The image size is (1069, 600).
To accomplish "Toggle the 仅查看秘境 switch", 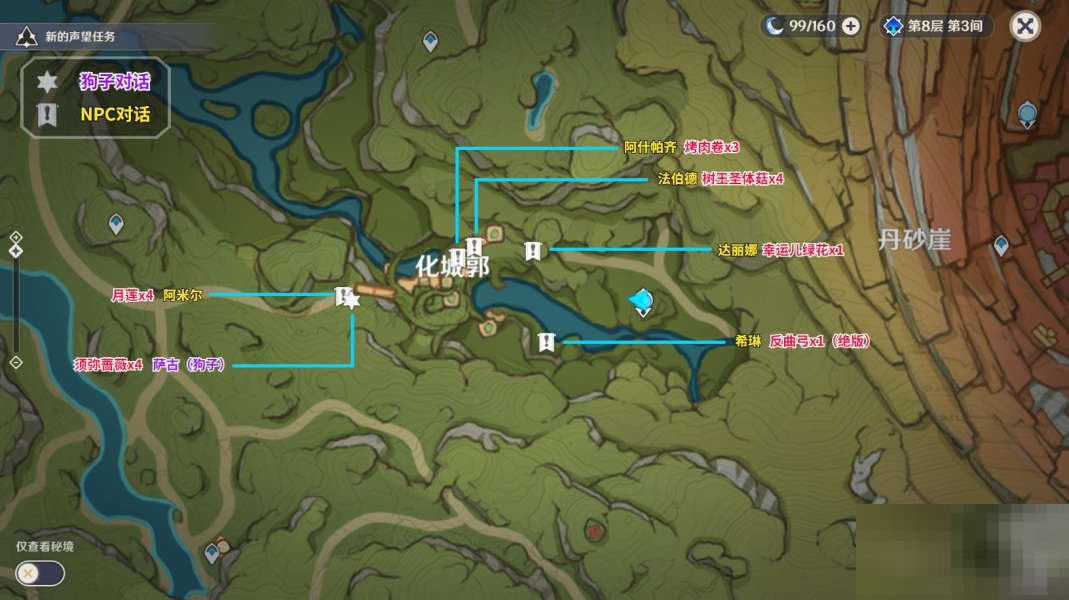I will pyautogui.click(x=40, y=573).
